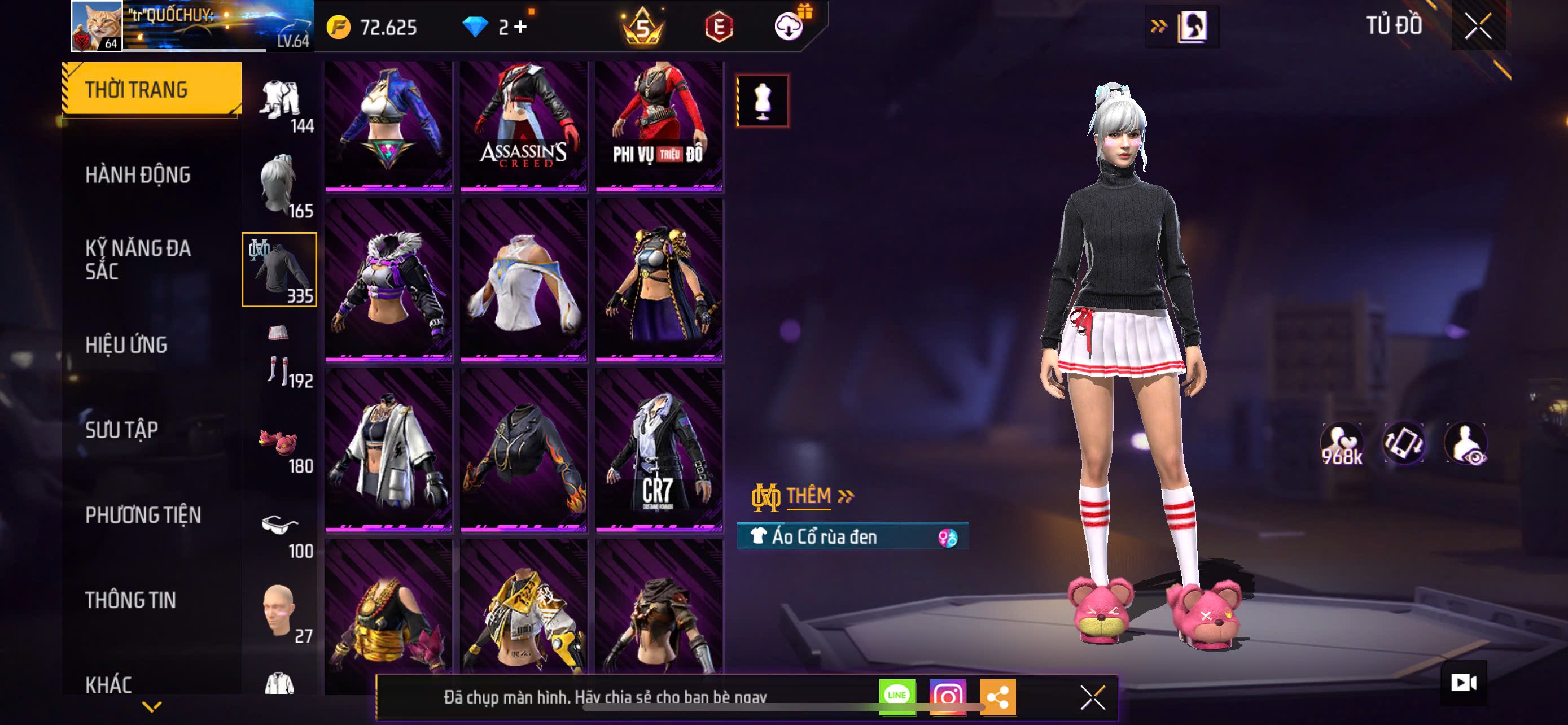Image resolution: width=1568 pixels, height=725 pixels.
Task: Open the Sưu Tập tab
Action: (122, 430)
